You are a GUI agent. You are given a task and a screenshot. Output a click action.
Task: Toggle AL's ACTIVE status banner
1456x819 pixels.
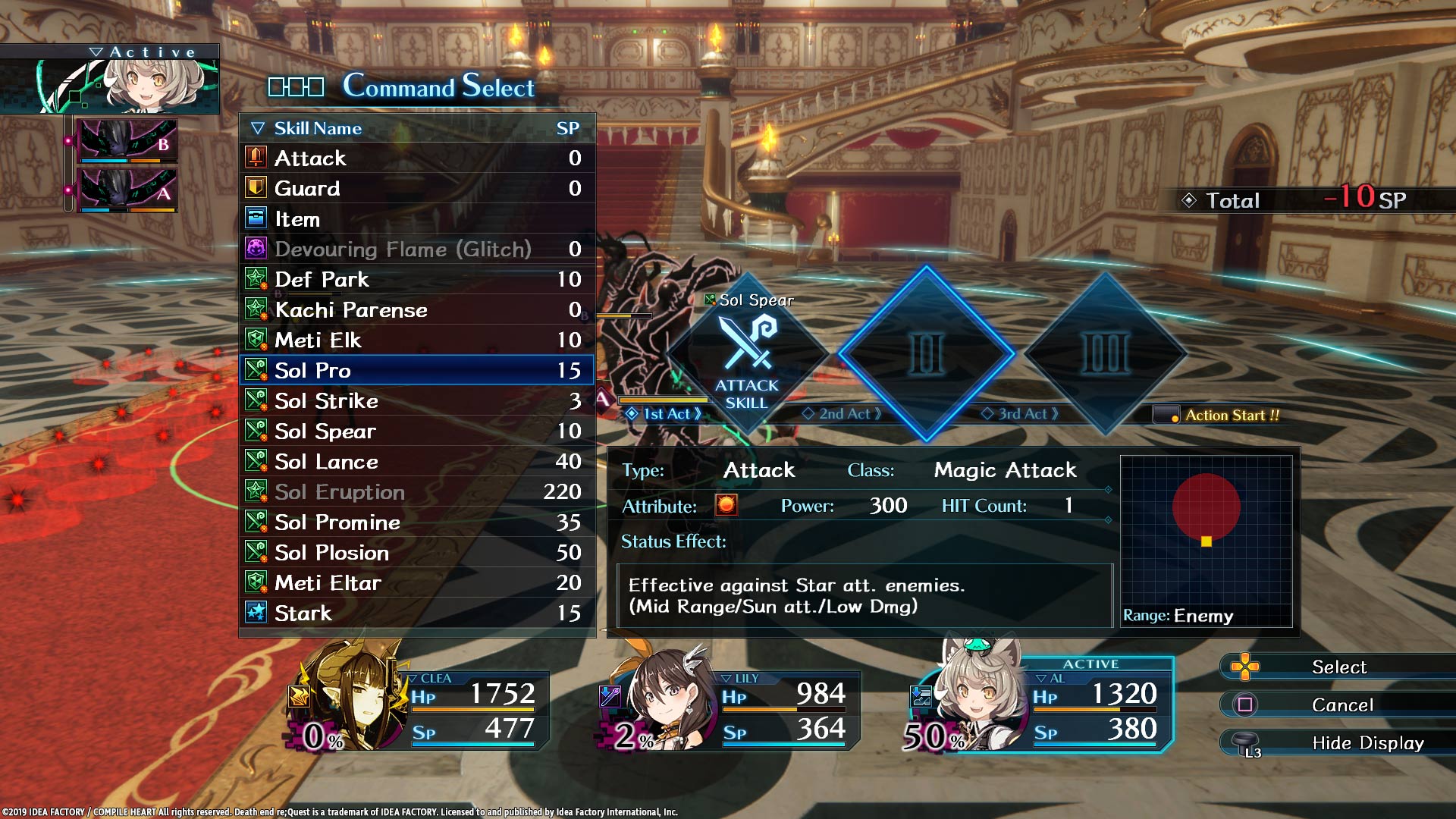(x=1090, y=663)
